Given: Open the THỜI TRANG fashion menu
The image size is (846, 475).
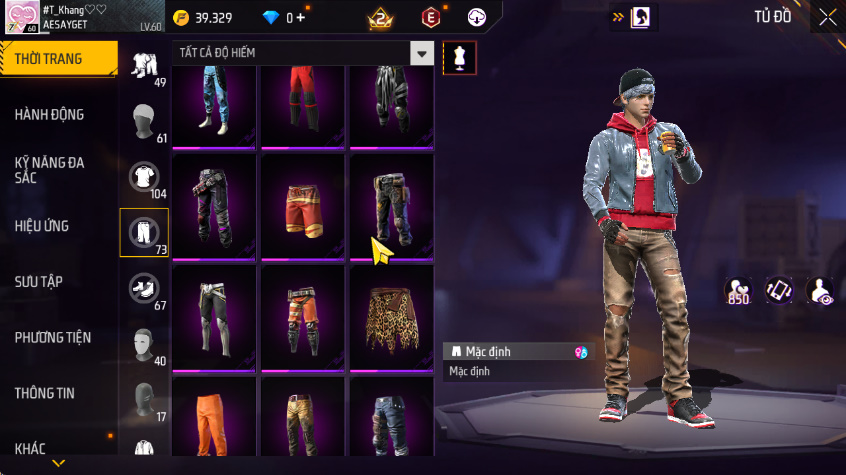Looking at the screenshot, I should (x=52, y=59).
